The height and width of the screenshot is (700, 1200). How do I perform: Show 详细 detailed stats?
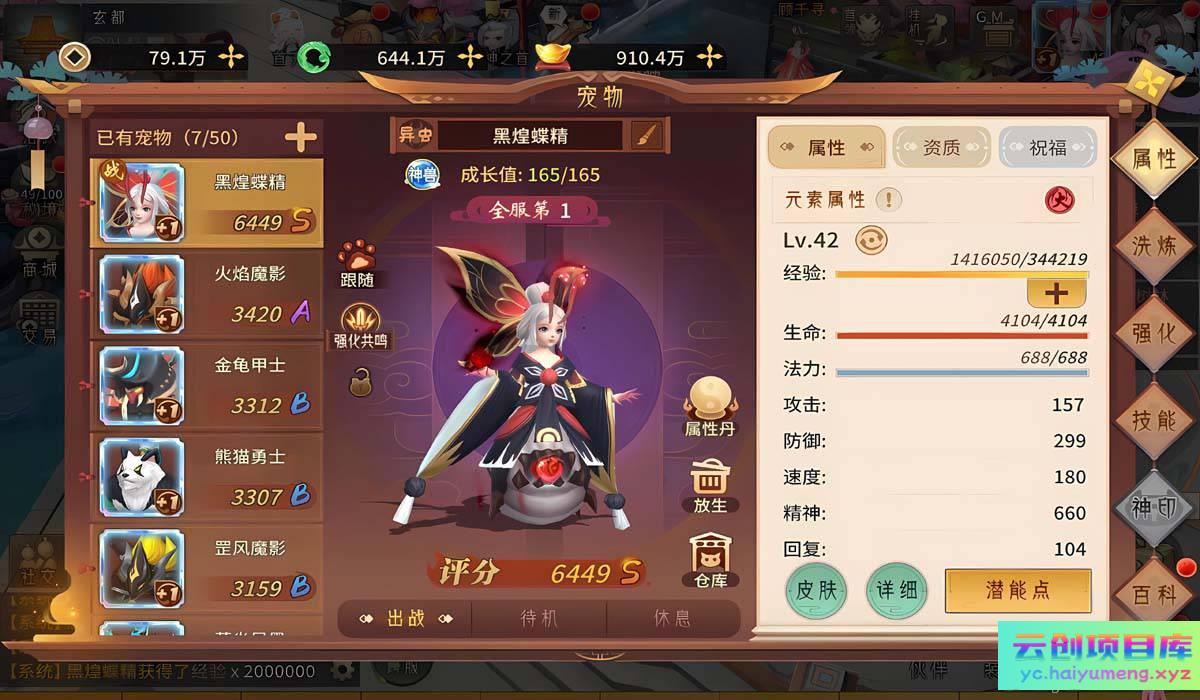[x=896, y=590]
